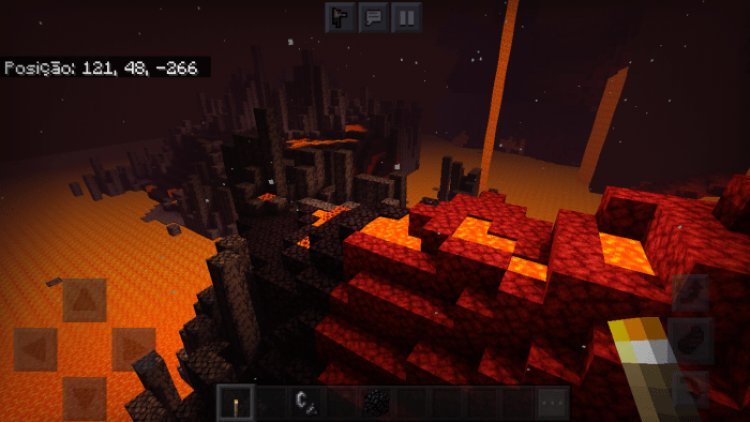Tap the move right arrow pad
This screenshot has width=750, height=422.
[132, 348]
